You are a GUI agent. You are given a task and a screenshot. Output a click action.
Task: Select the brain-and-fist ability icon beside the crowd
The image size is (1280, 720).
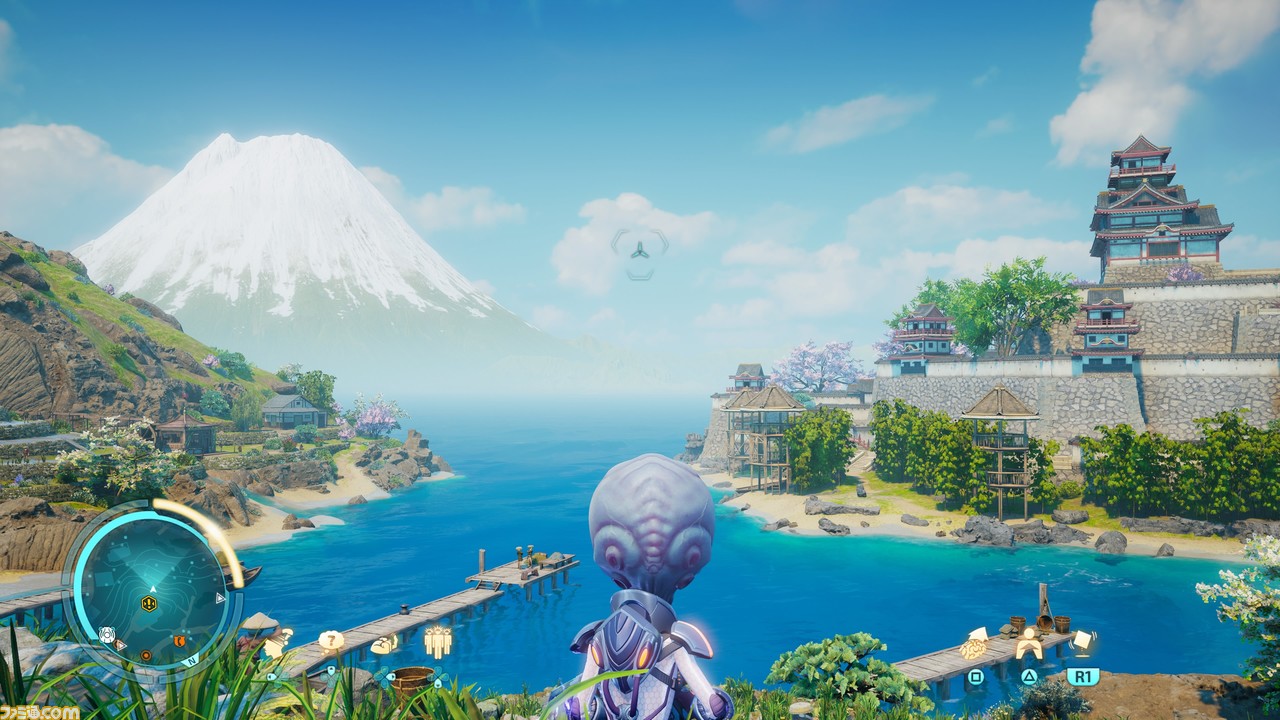click(x=384, y=645)
